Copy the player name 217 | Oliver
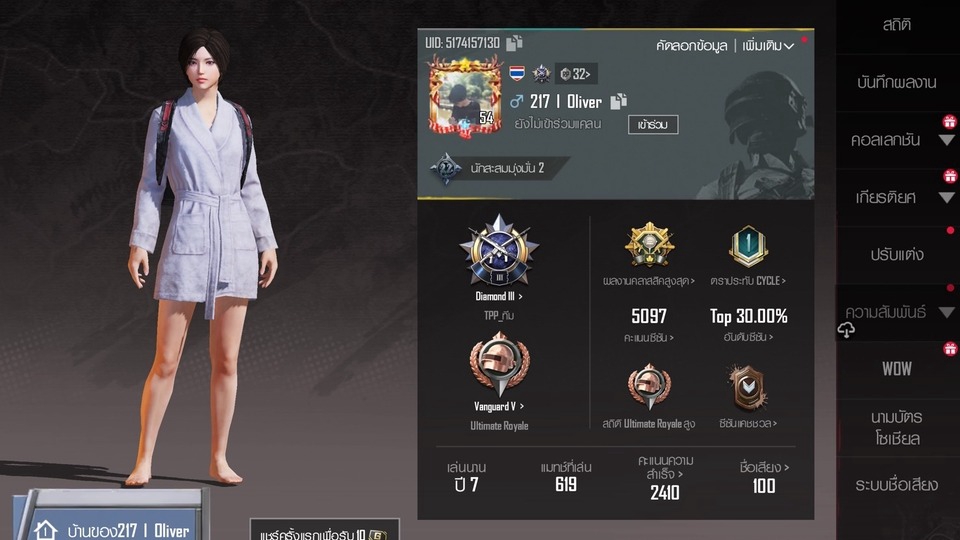Screen dimensions: 960x540 click(618, 101)
